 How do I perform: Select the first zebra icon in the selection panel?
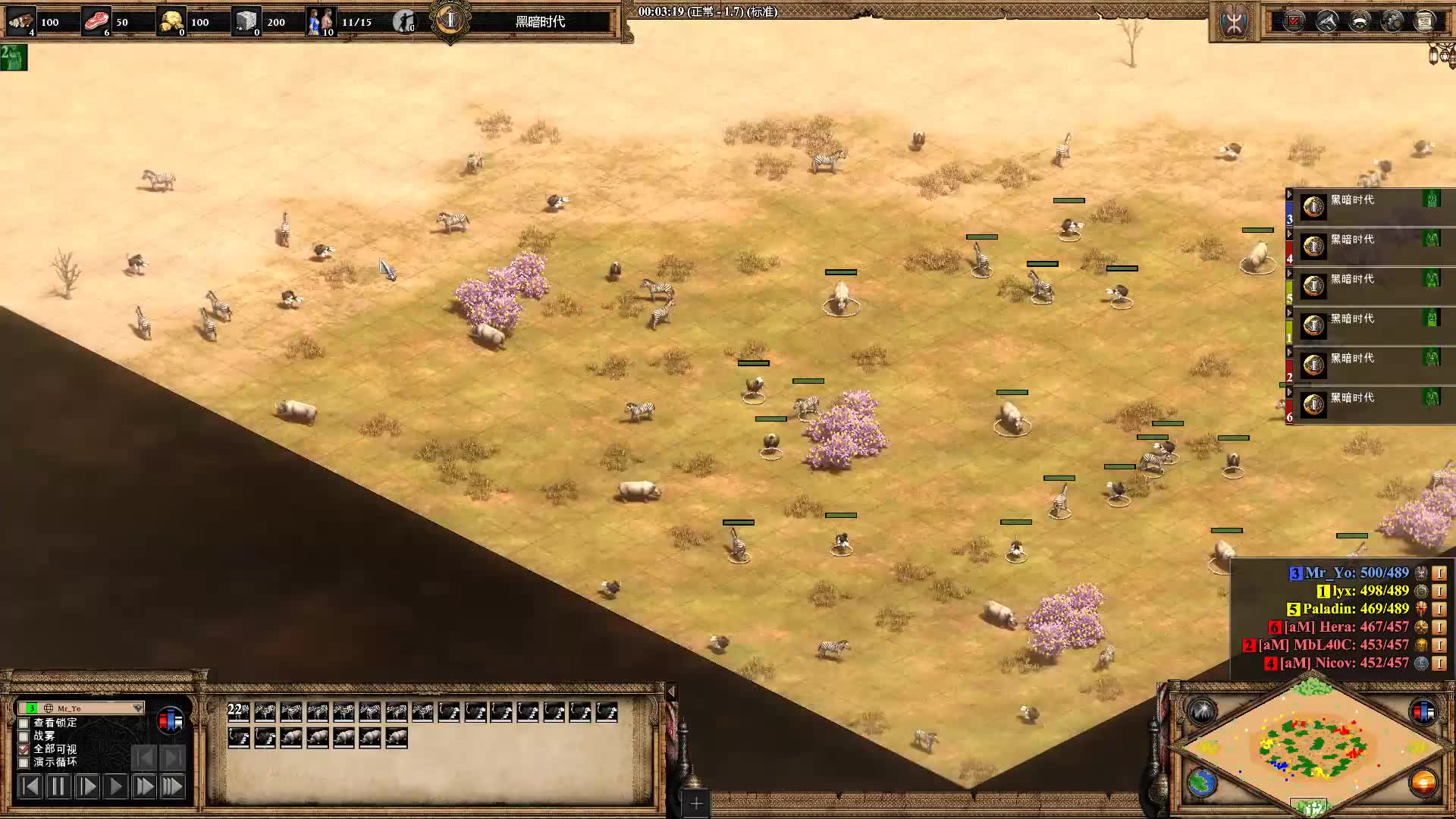point(265,711)
